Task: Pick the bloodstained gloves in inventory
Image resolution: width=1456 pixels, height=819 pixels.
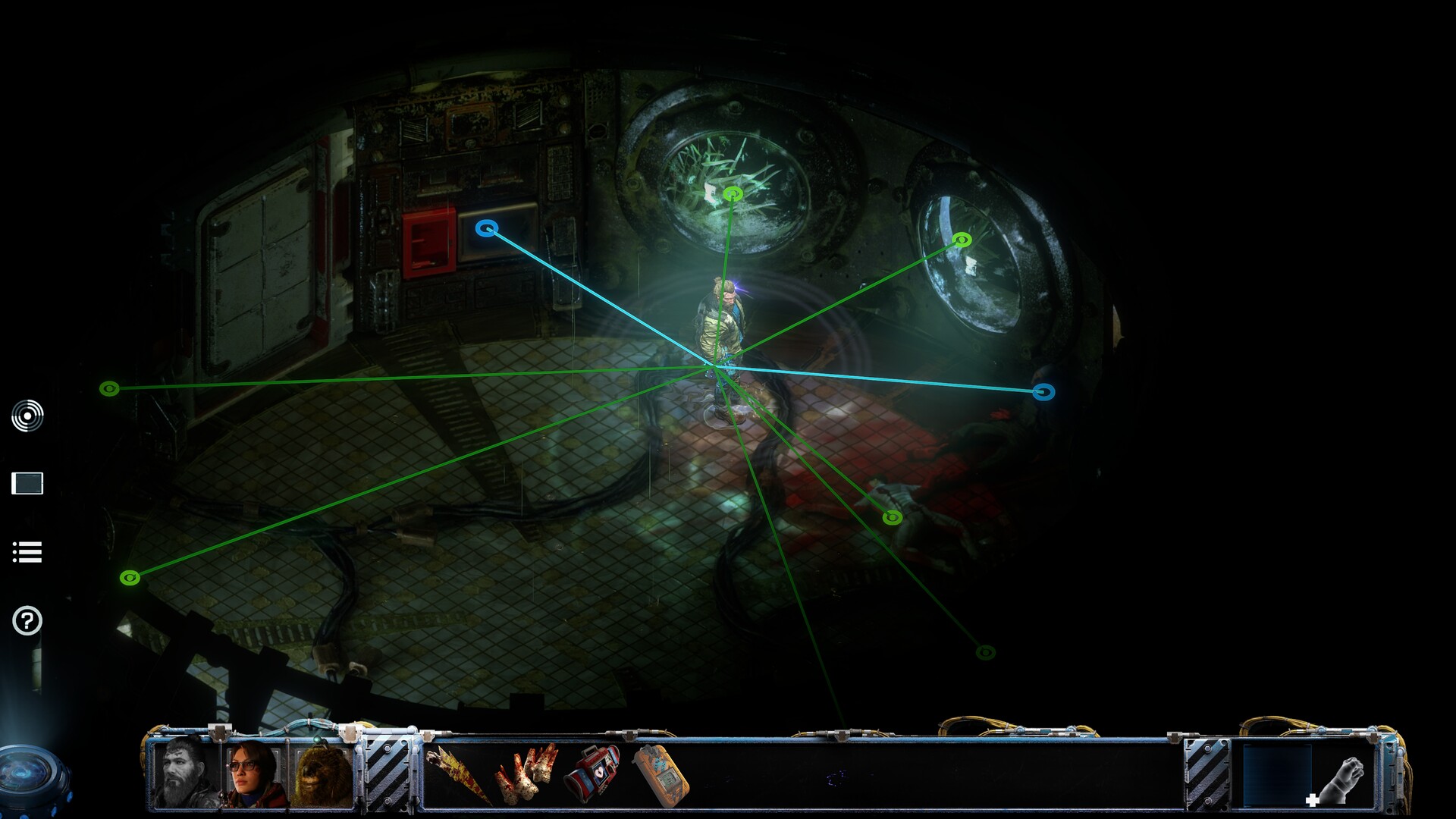Action: coord(526,773)
